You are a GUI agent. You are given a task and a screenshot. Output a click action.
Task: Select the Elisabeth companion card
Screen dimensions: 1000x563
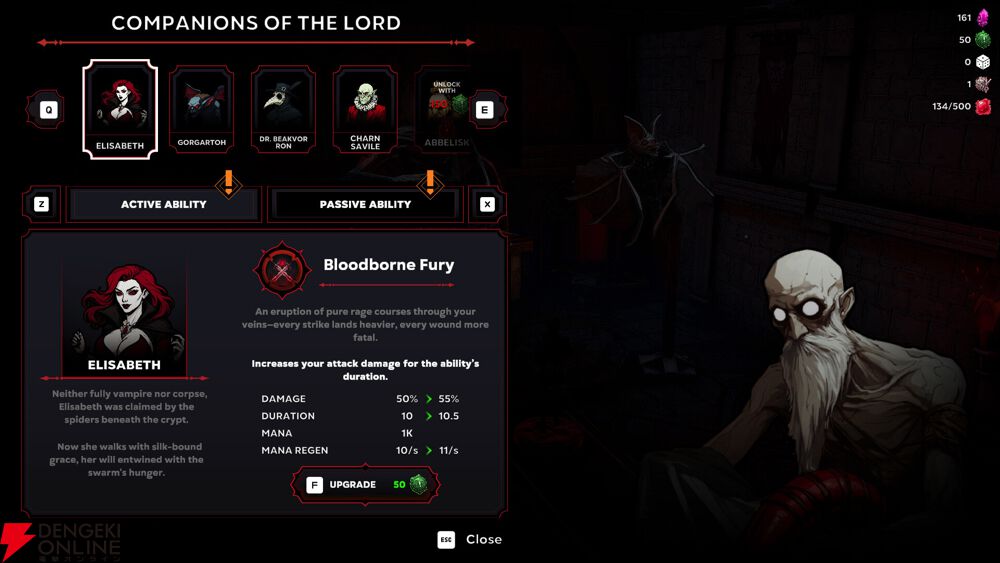click(x=120, y=109)
